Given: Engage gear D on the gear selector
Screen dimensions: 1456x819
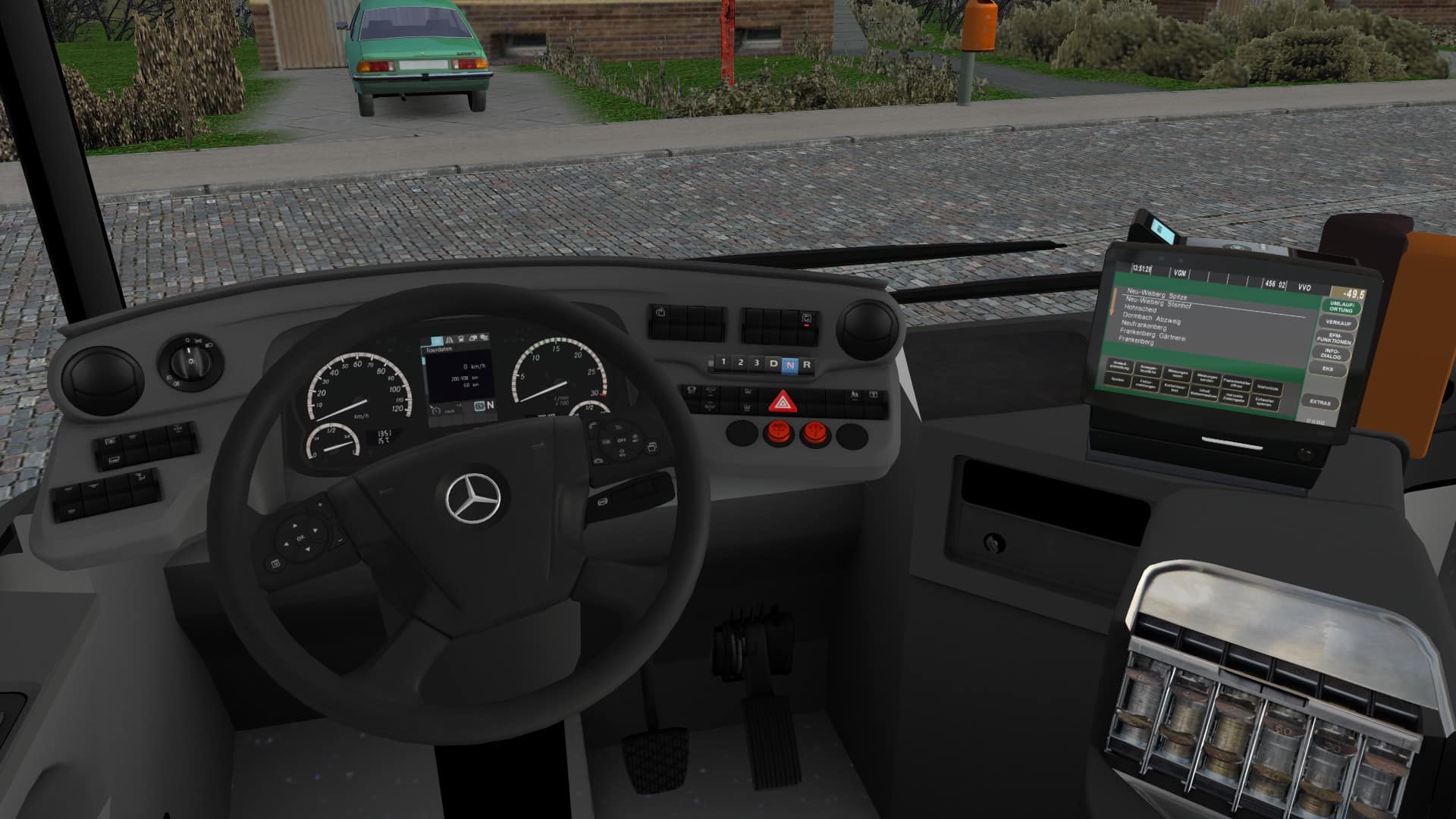Looking at the screenshot, I should tap(773, 364).
